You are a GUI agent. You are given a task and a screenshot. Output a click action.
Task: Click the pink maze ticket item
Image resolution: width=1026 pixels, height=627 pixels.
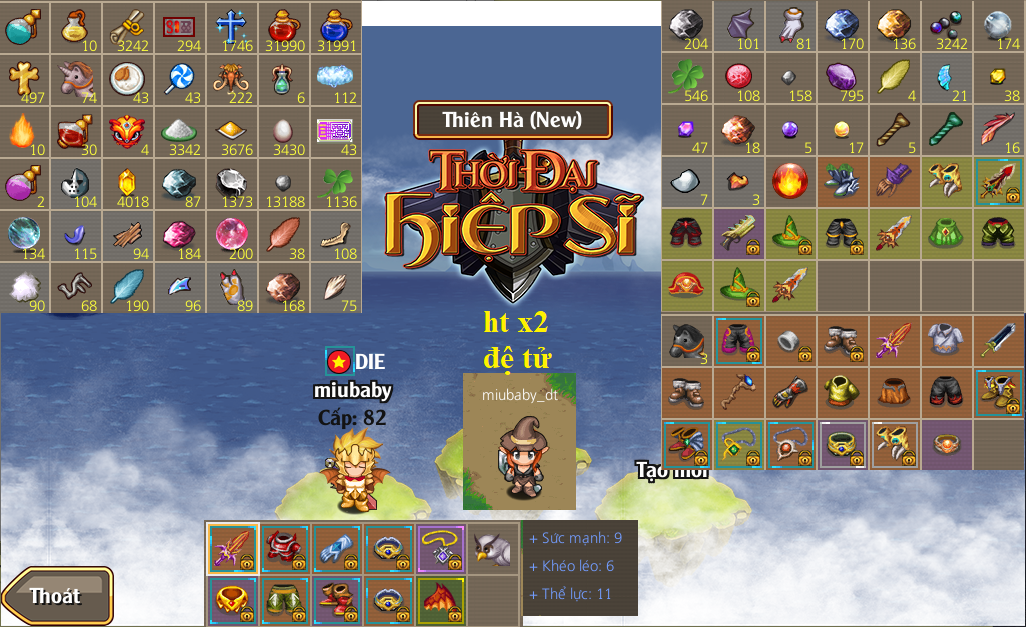point(336,130)
